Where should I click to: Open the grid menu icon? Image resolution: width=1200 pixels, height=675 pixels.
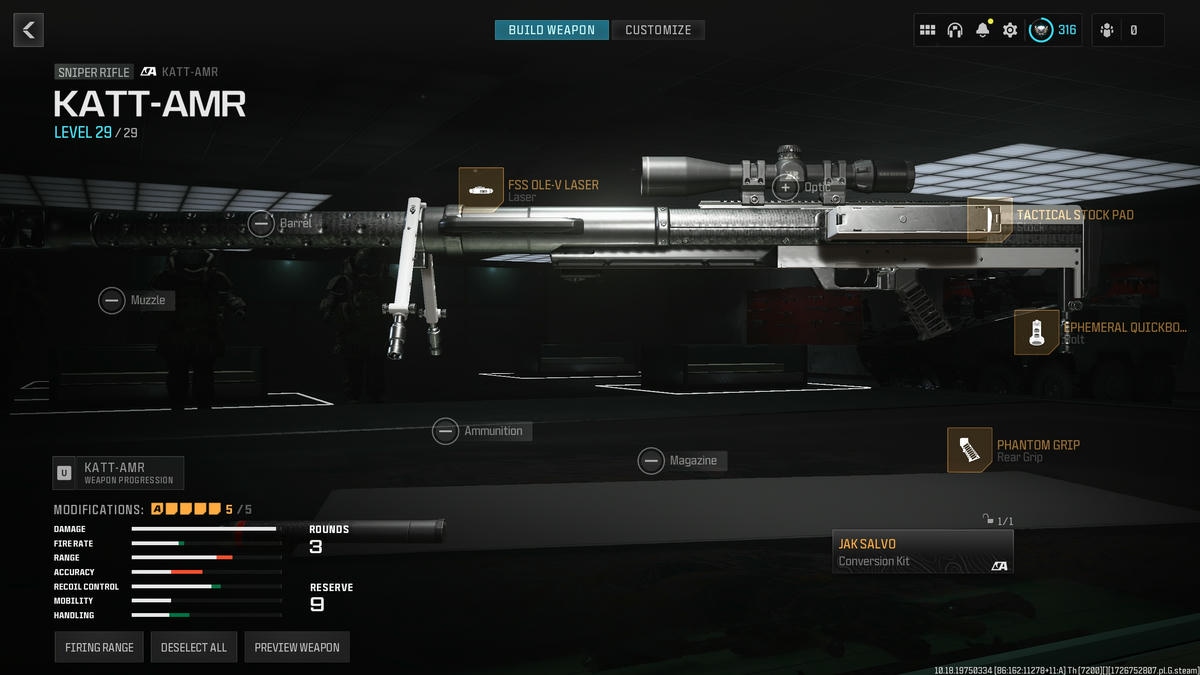(x=927, y=30)
